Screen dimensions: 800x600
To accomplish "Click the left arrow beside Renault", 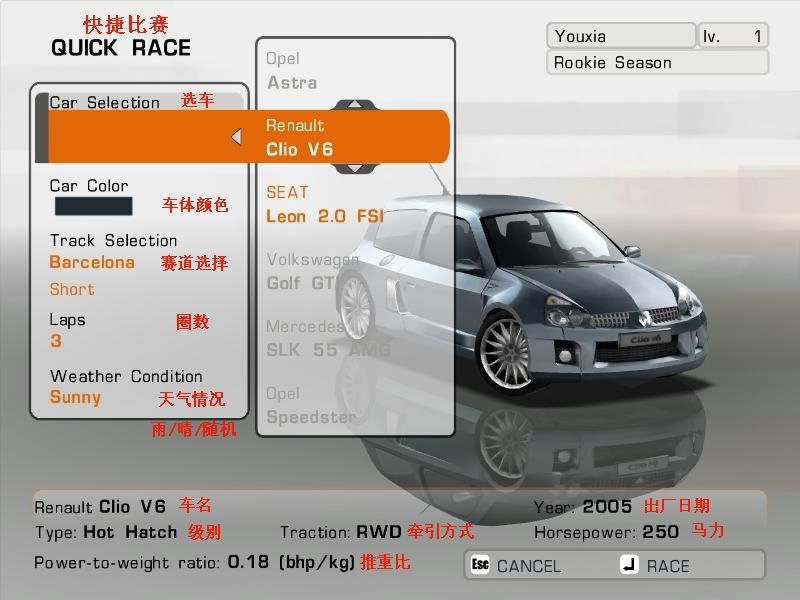I will (x=236, y=137).
